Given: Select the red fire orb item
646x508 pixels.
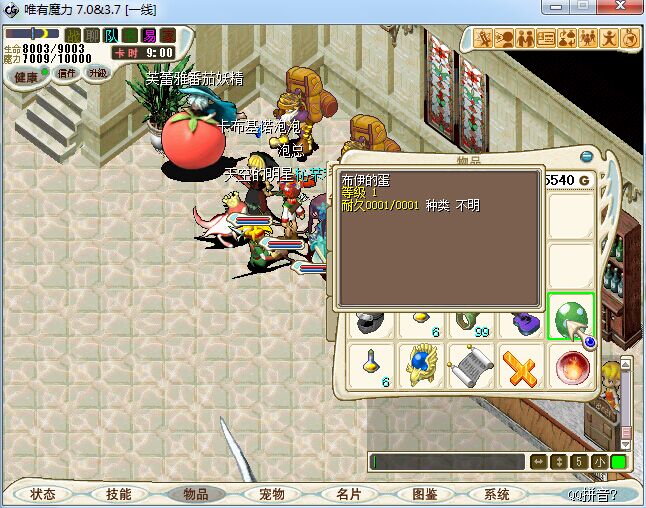Looking at the screenshot, I should coord(571,366).
